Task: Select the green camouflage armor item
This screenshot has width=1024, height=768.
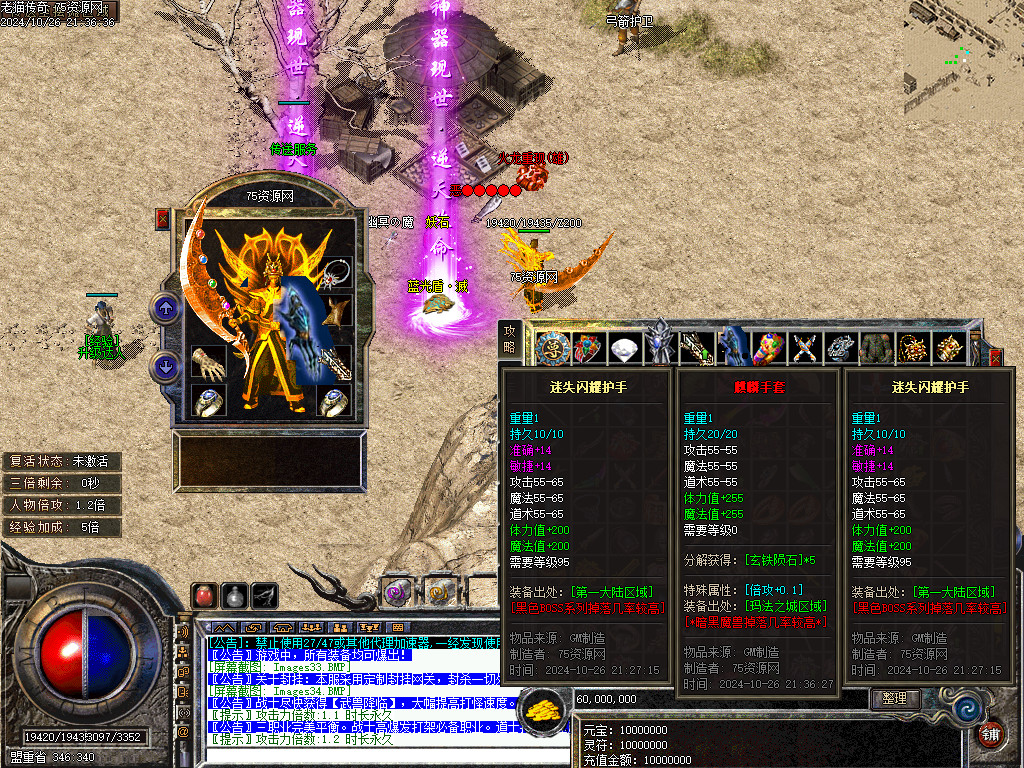Action: tap(876, 349)
